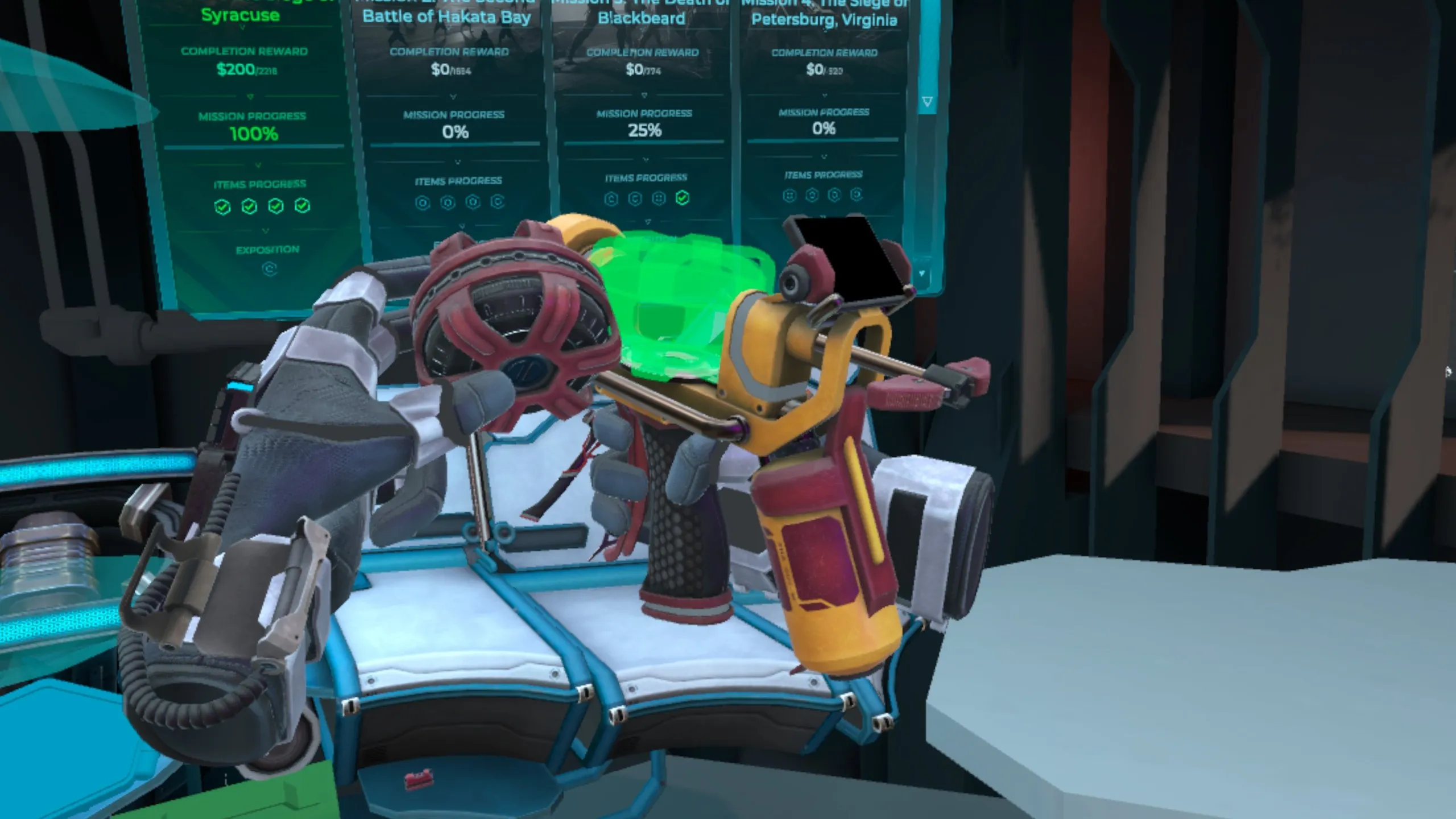Toggle the fourth checkmark on Syracuse items progress
Viewport: 1456px width, 819px height.
tap(301, 206)
